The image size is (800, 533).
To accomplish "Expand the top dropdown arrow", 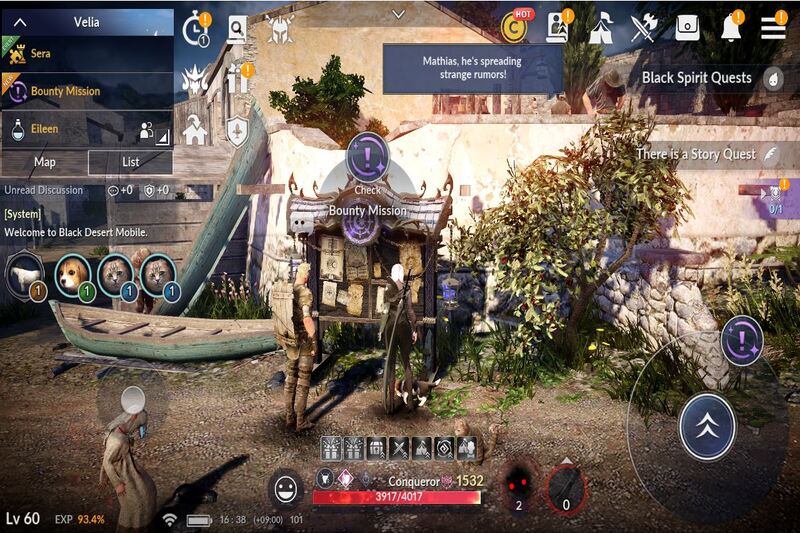I will click(x=399, y=14).
